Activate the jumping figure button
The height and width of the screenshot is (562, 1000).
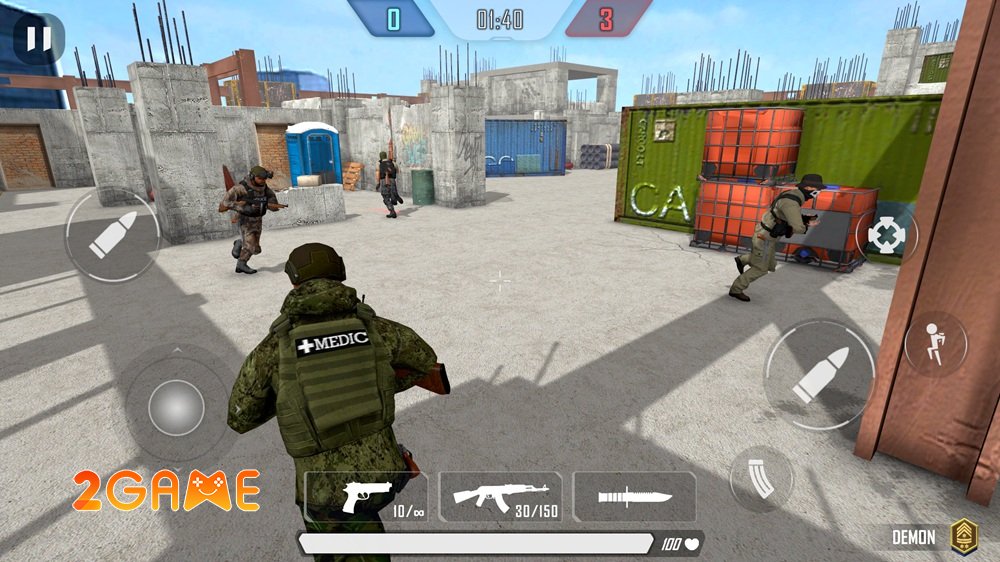[935, 344]
